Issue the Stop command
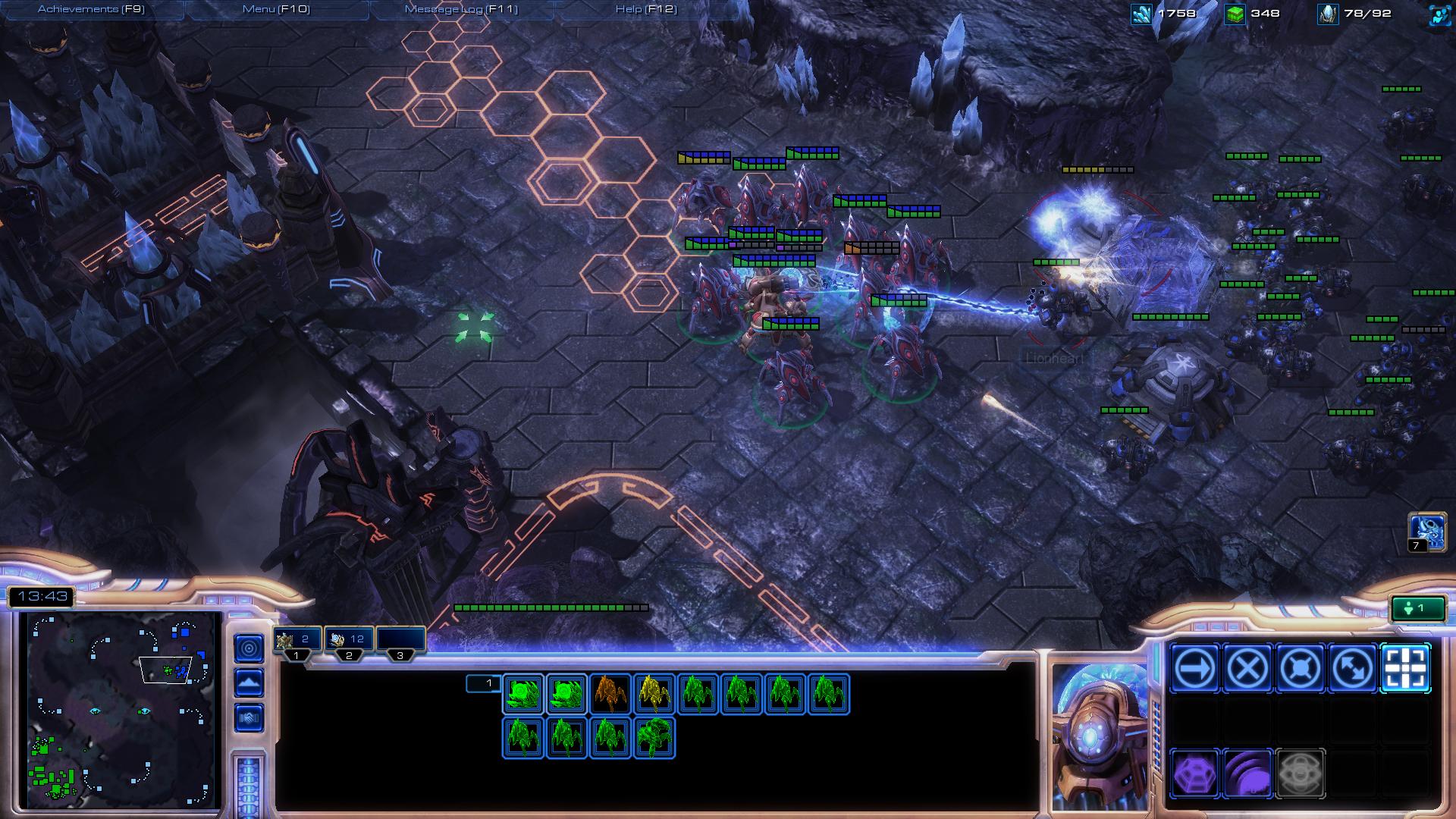This screenshot has width=1456, height=819. (x=1247, y=668)
